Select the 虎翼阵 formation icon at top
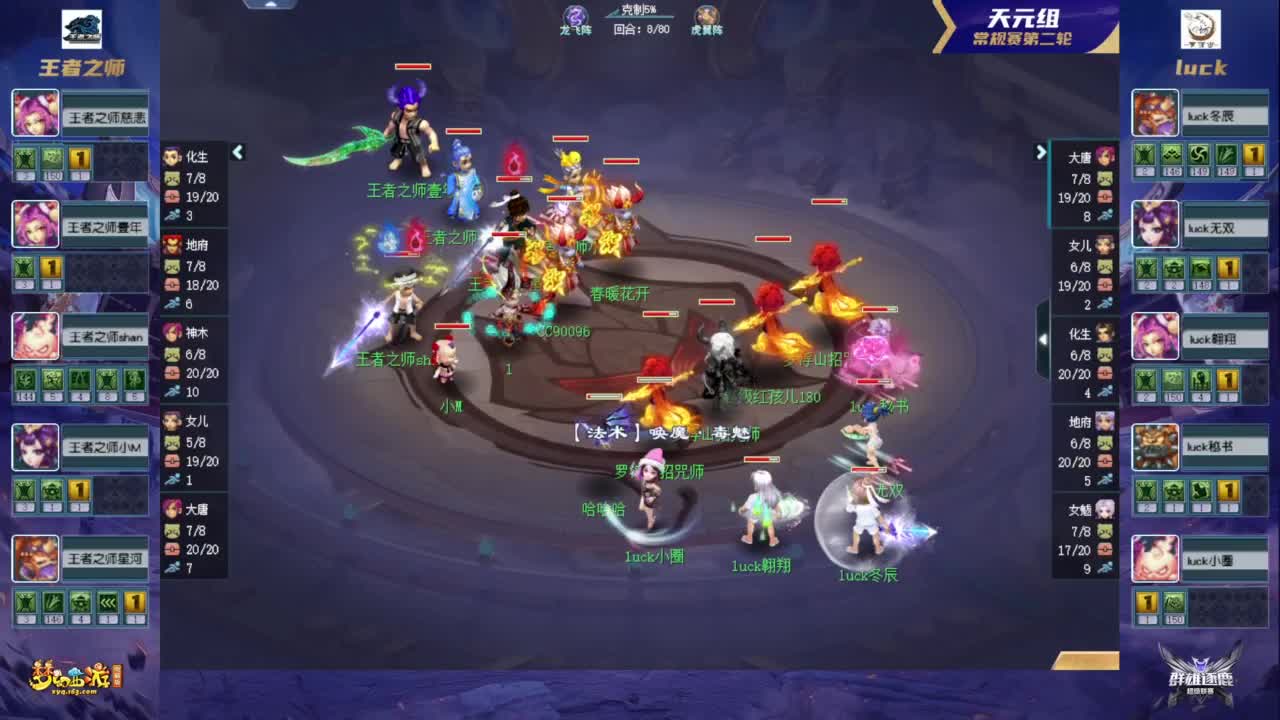 (x=709, y=17)
